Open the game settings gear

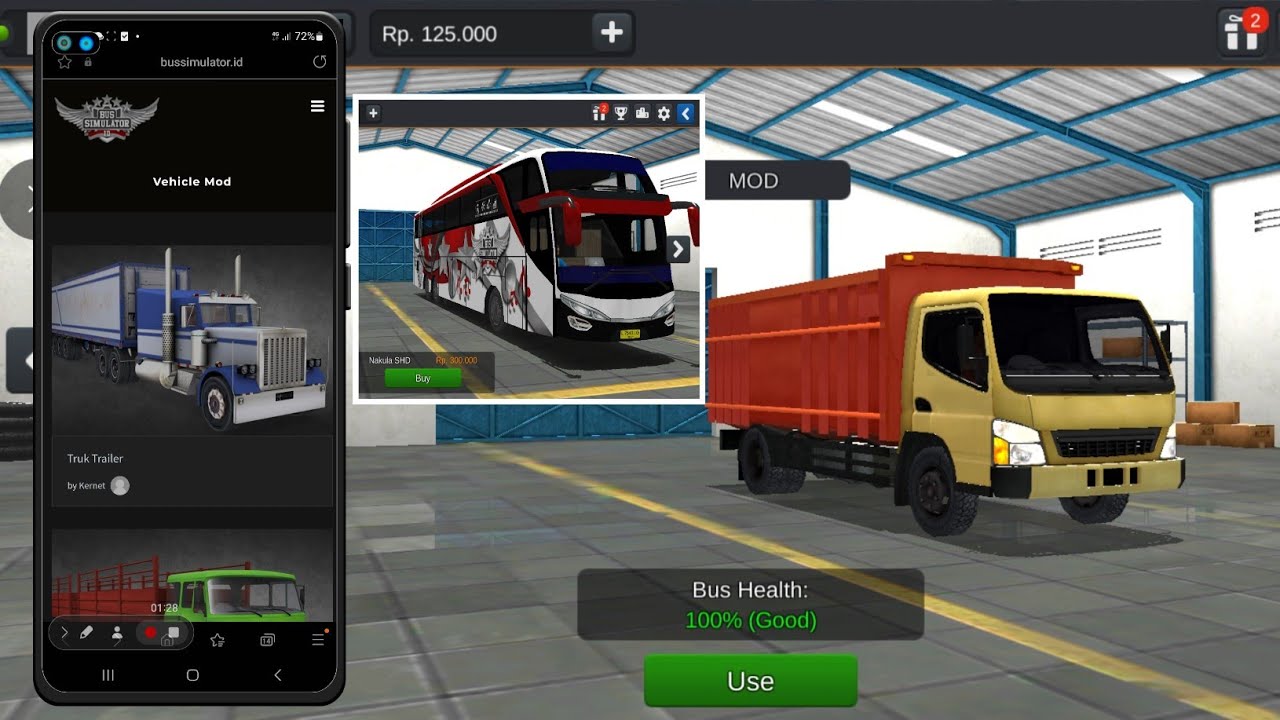click(x=663, y=113)
